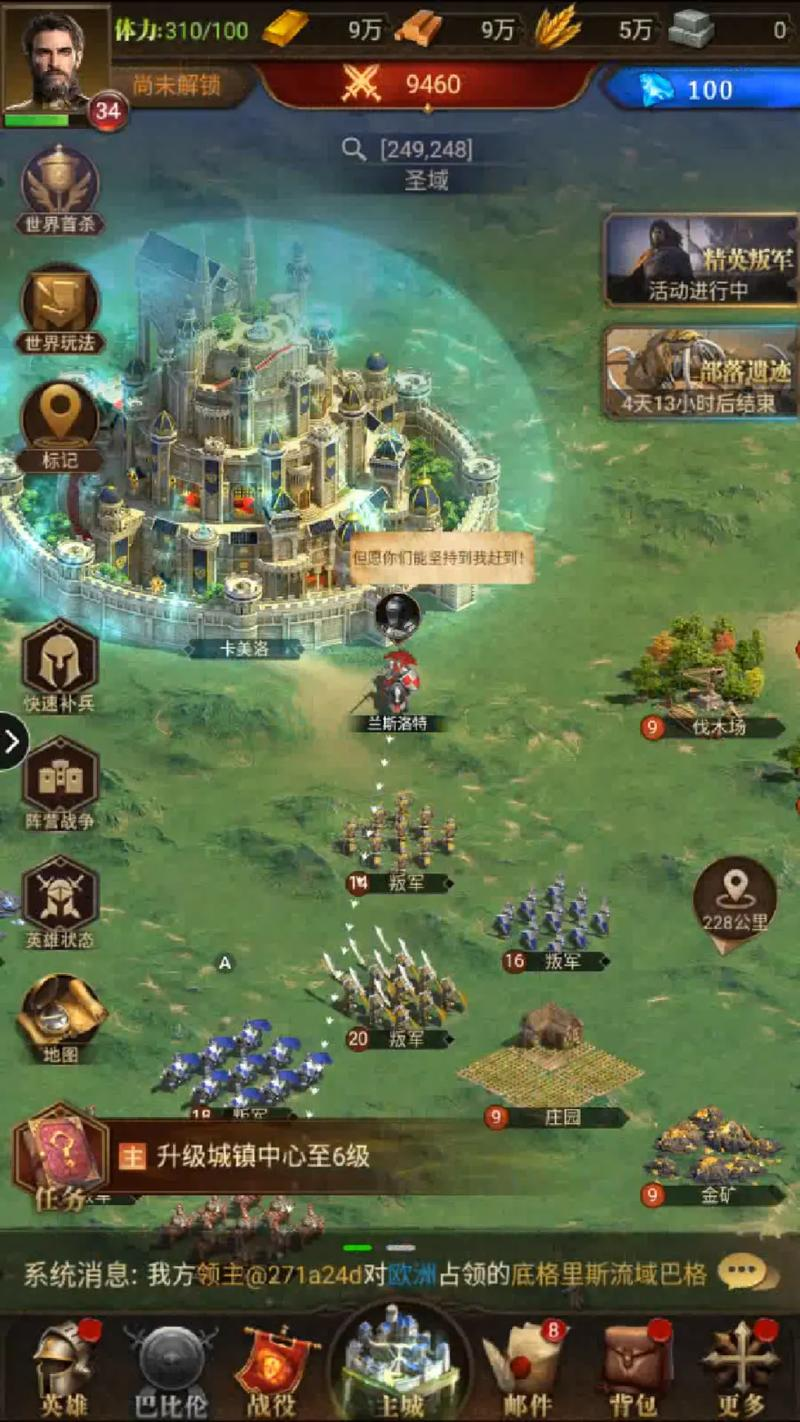
Task: Open the 更多 more menu
Action: pyautogui.click(x=740, y=1367)
